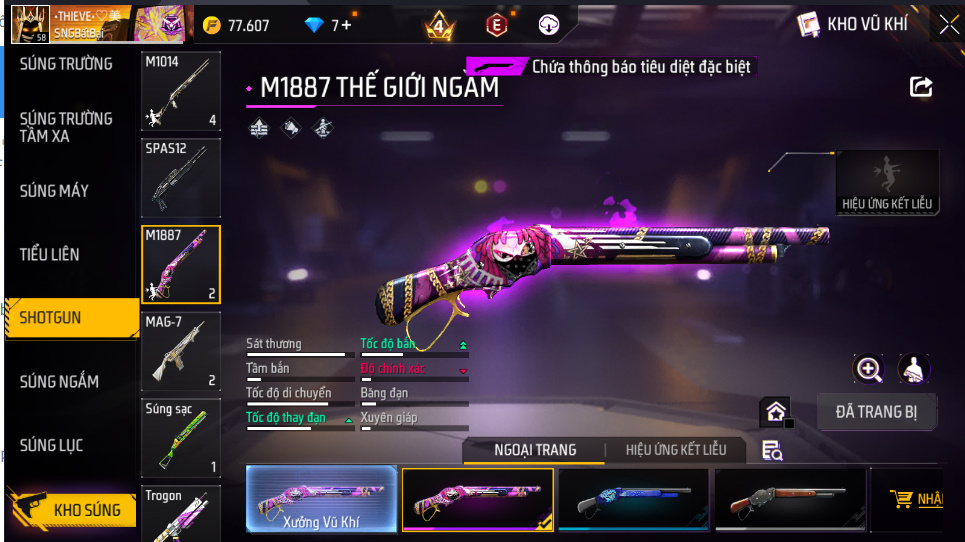Share the weapon using the share icon
Screen dimensions: 965x542
click(x=921, y=87)
